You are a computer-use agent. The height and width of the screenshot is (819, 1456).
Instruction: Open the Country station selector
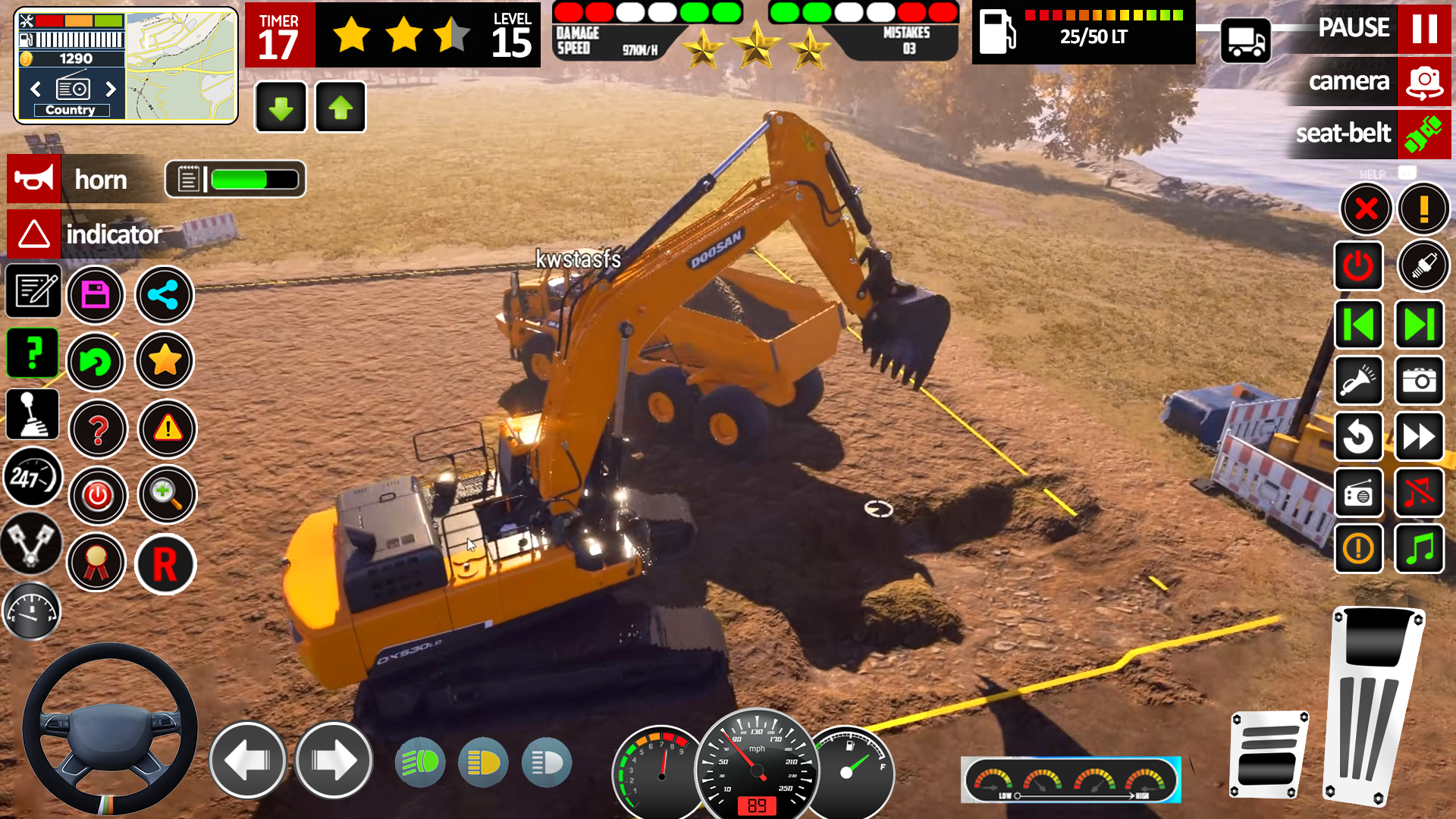pos(72,109)
